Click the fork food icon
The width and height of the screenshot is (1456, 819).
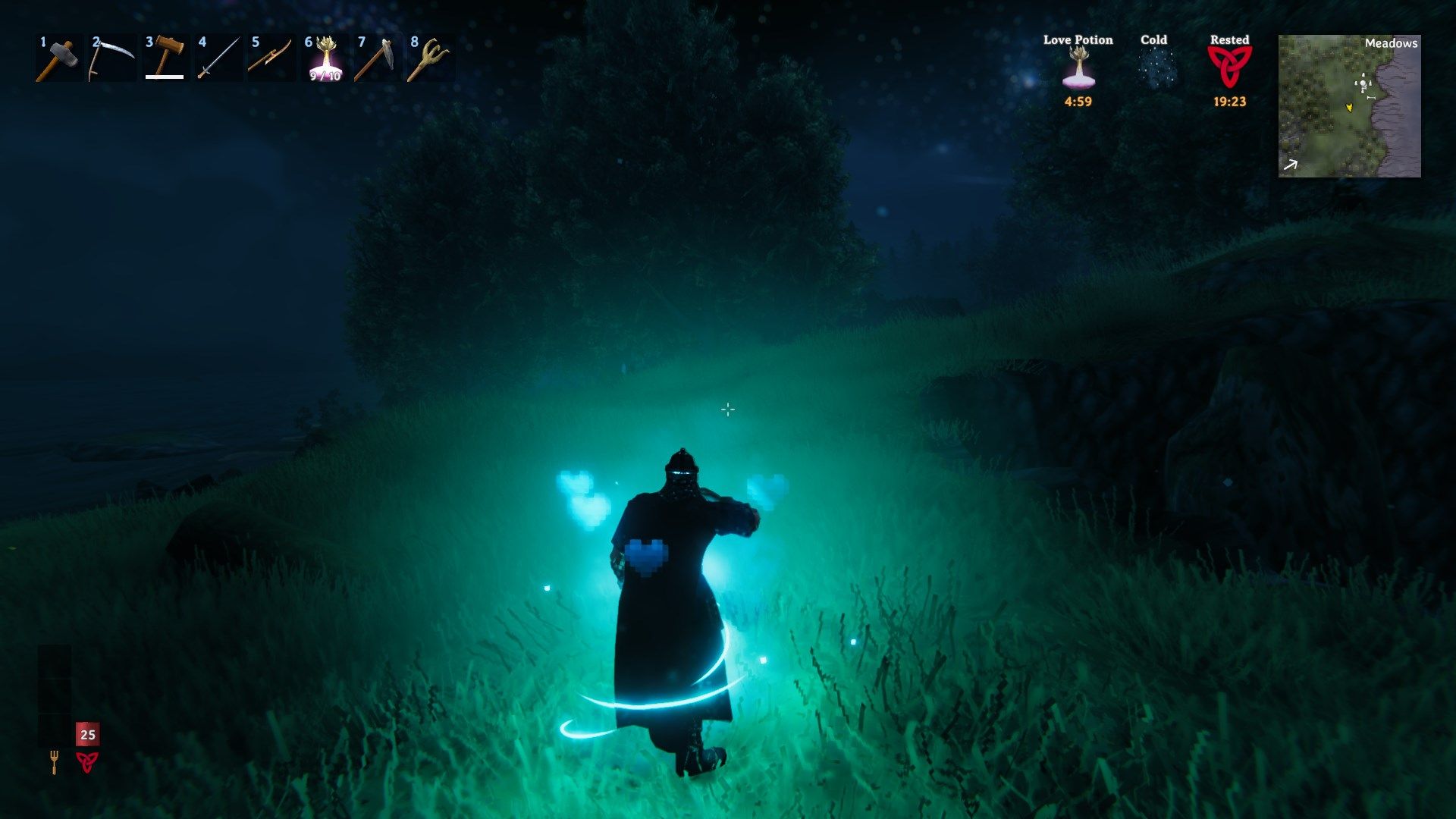(x=54, y=761)
